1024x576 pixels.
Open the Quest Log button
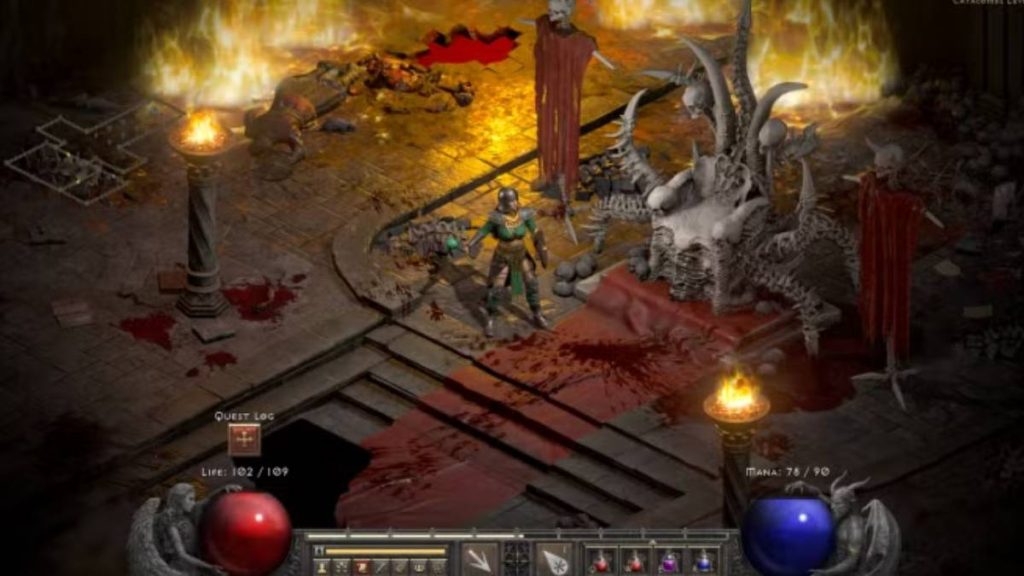[x=244, y=440]
